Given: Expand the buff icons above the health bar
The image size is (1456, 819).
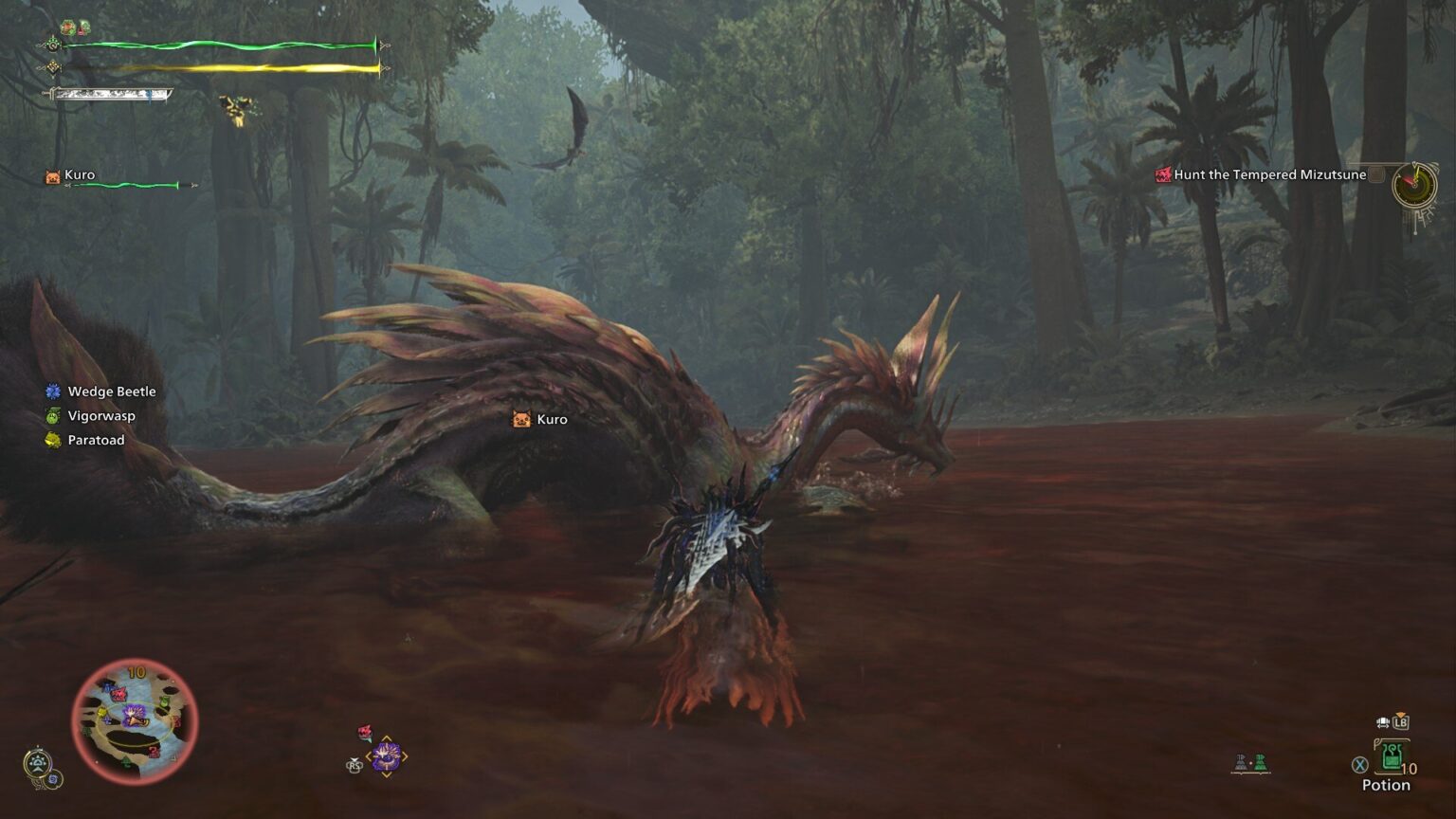Looking at the screenshot, I should 76,26.
